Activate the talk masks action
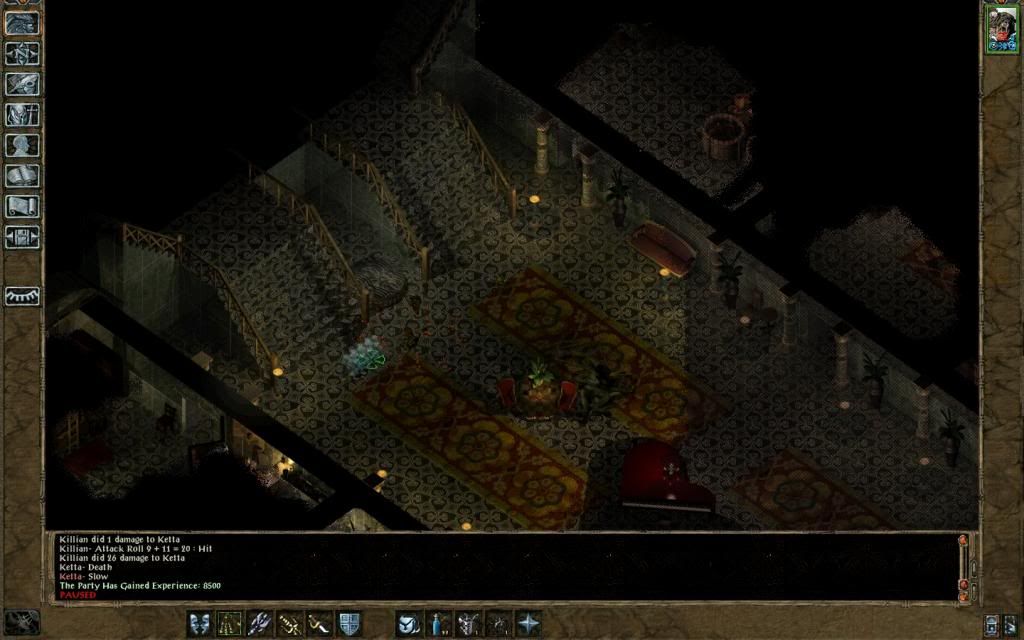 pos(200,623)
